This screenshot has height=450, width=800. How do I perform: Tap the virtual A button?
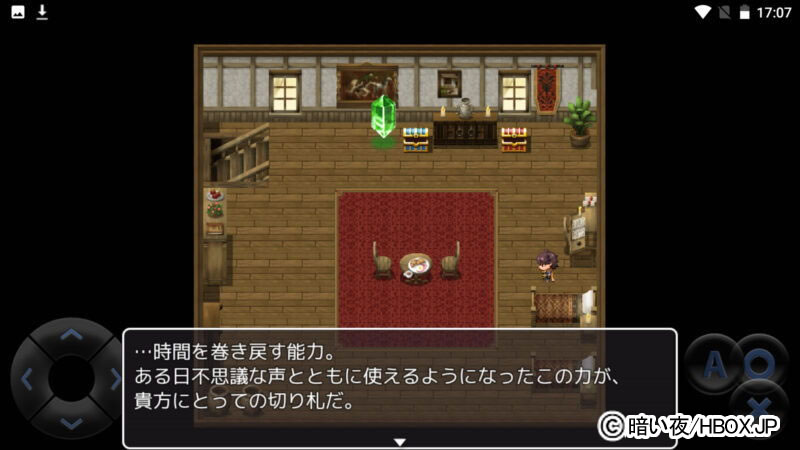(713, 365)
